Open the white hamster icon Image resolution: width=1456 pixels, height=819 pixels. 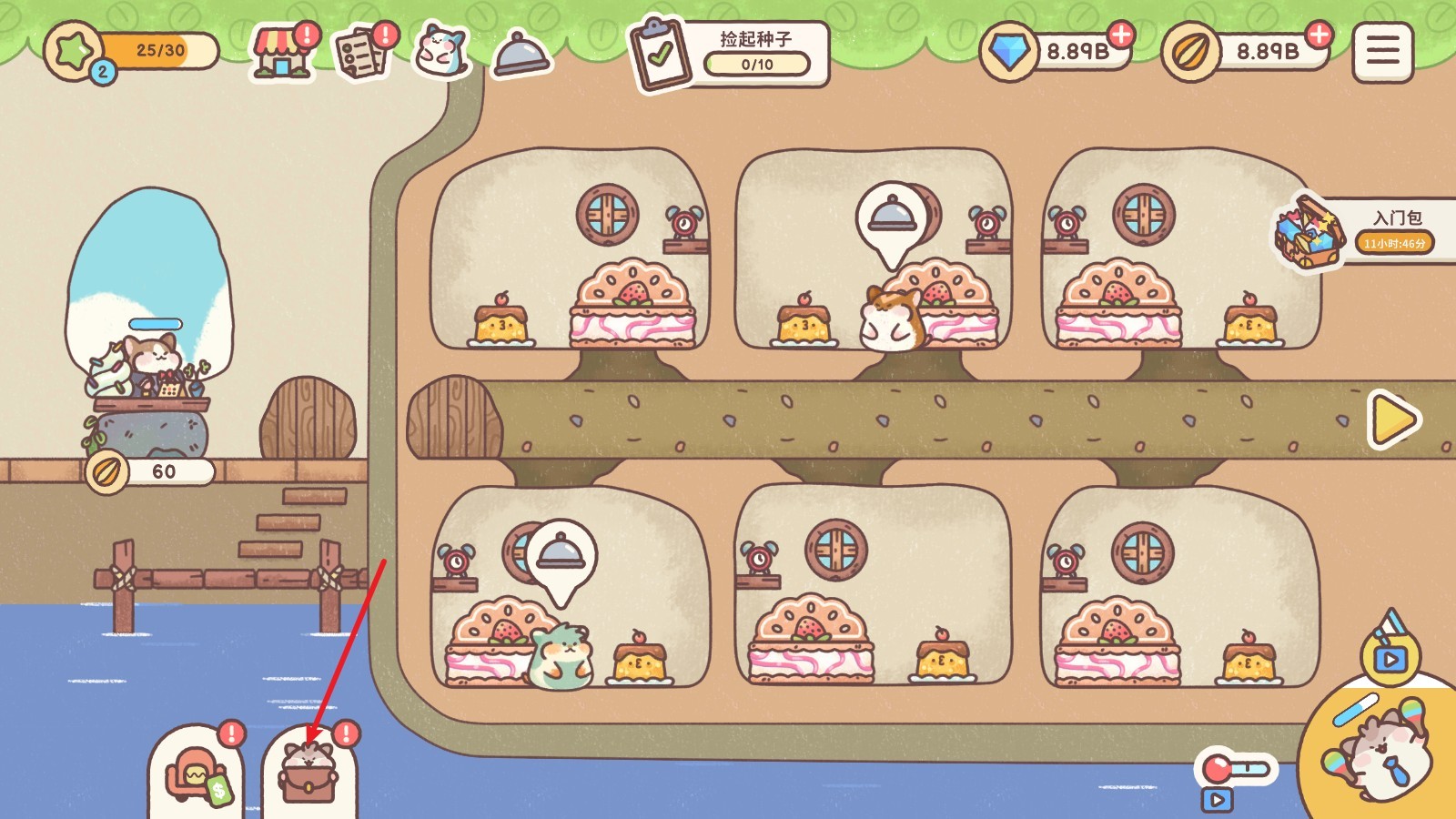(441, 52)
